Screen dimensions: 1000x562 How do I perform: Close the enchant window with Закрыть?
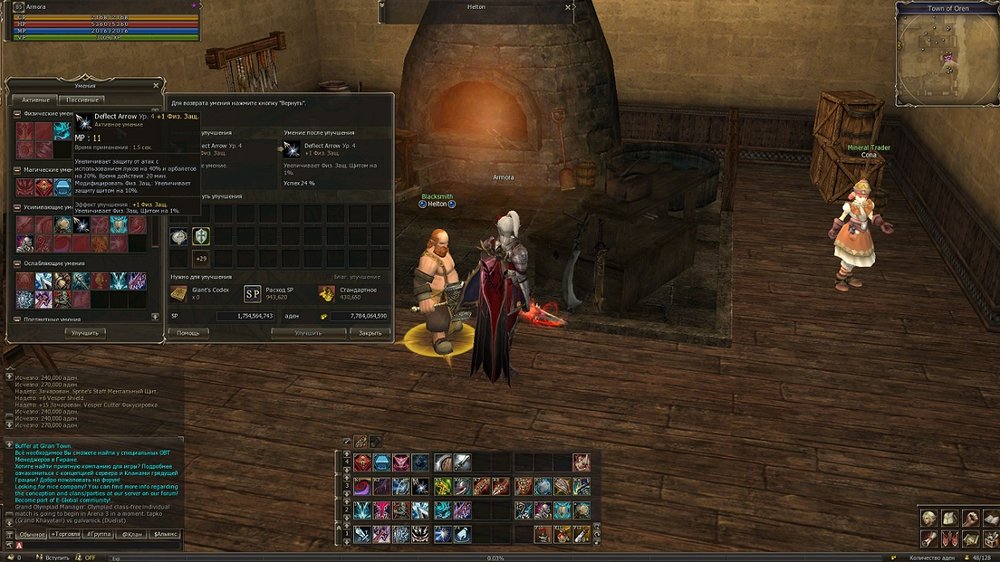click(369, 332)
